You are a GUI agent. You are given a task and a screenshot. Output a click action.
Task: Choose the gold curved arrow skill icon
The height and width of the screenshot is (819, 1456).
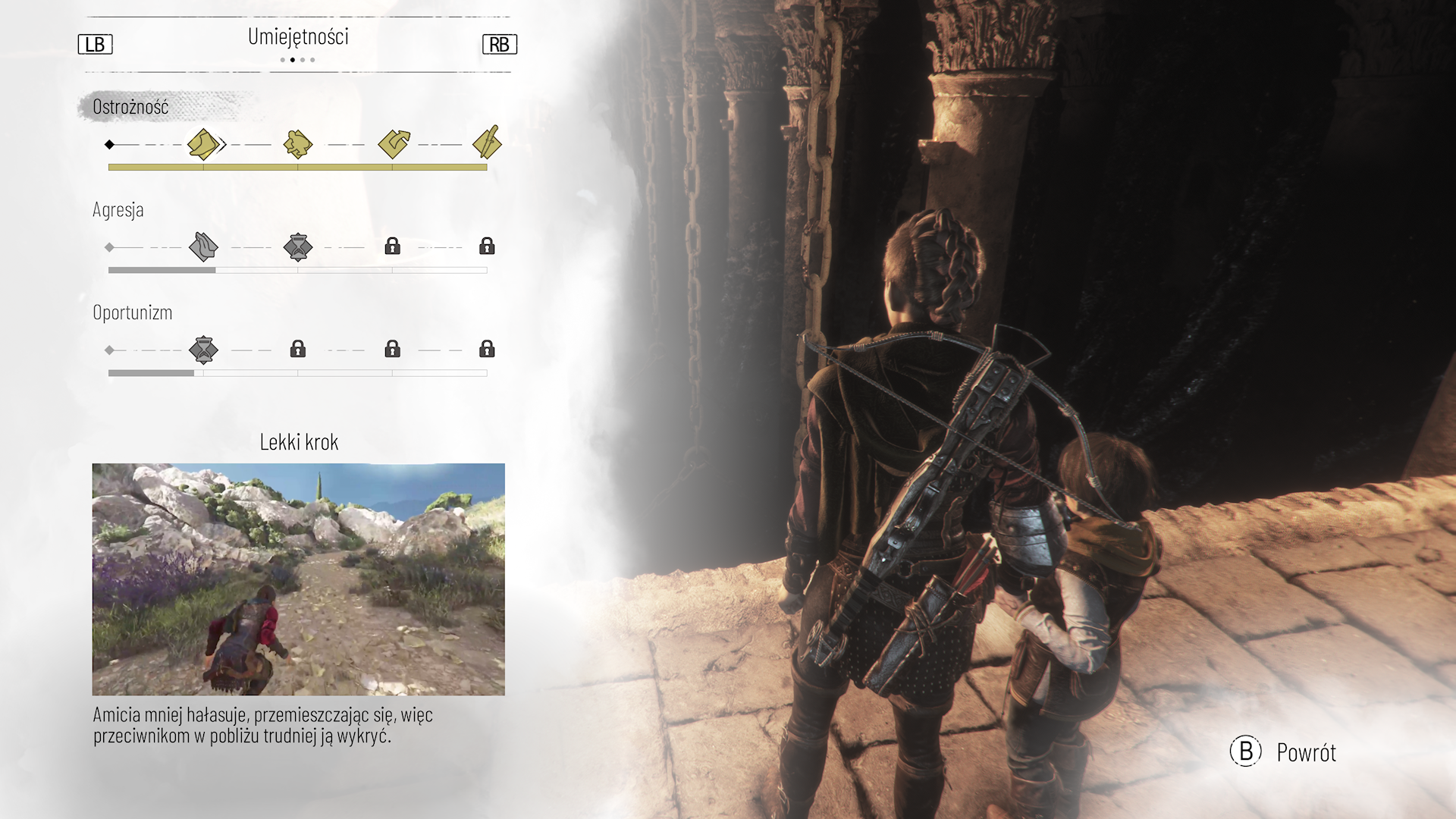click(394, 143)
